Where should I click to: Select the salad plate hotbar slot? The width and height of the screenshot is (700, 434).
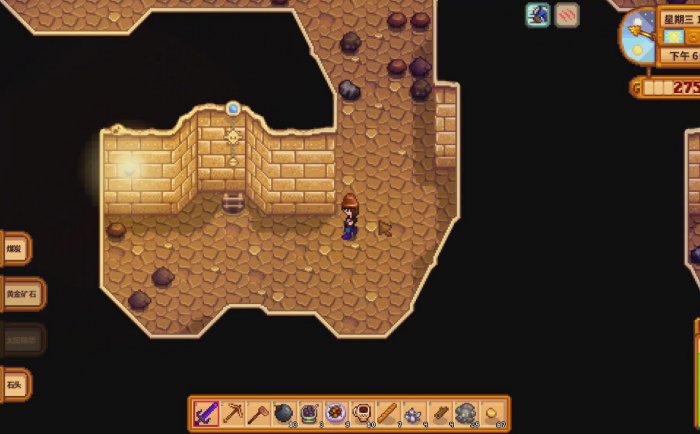(x=336, y=412)
